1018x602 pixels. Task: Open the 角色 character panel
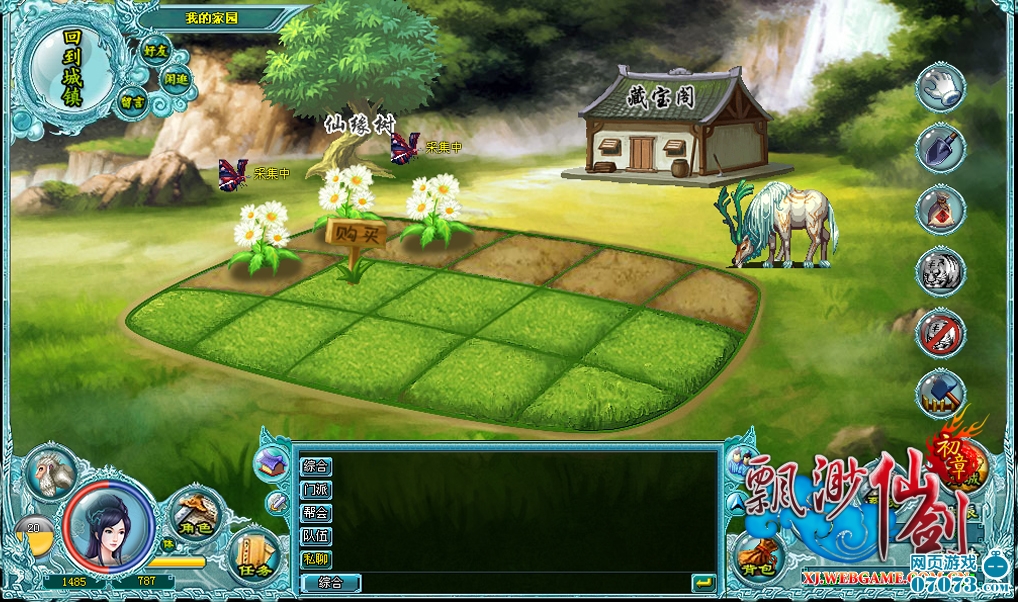click(194, 515)
